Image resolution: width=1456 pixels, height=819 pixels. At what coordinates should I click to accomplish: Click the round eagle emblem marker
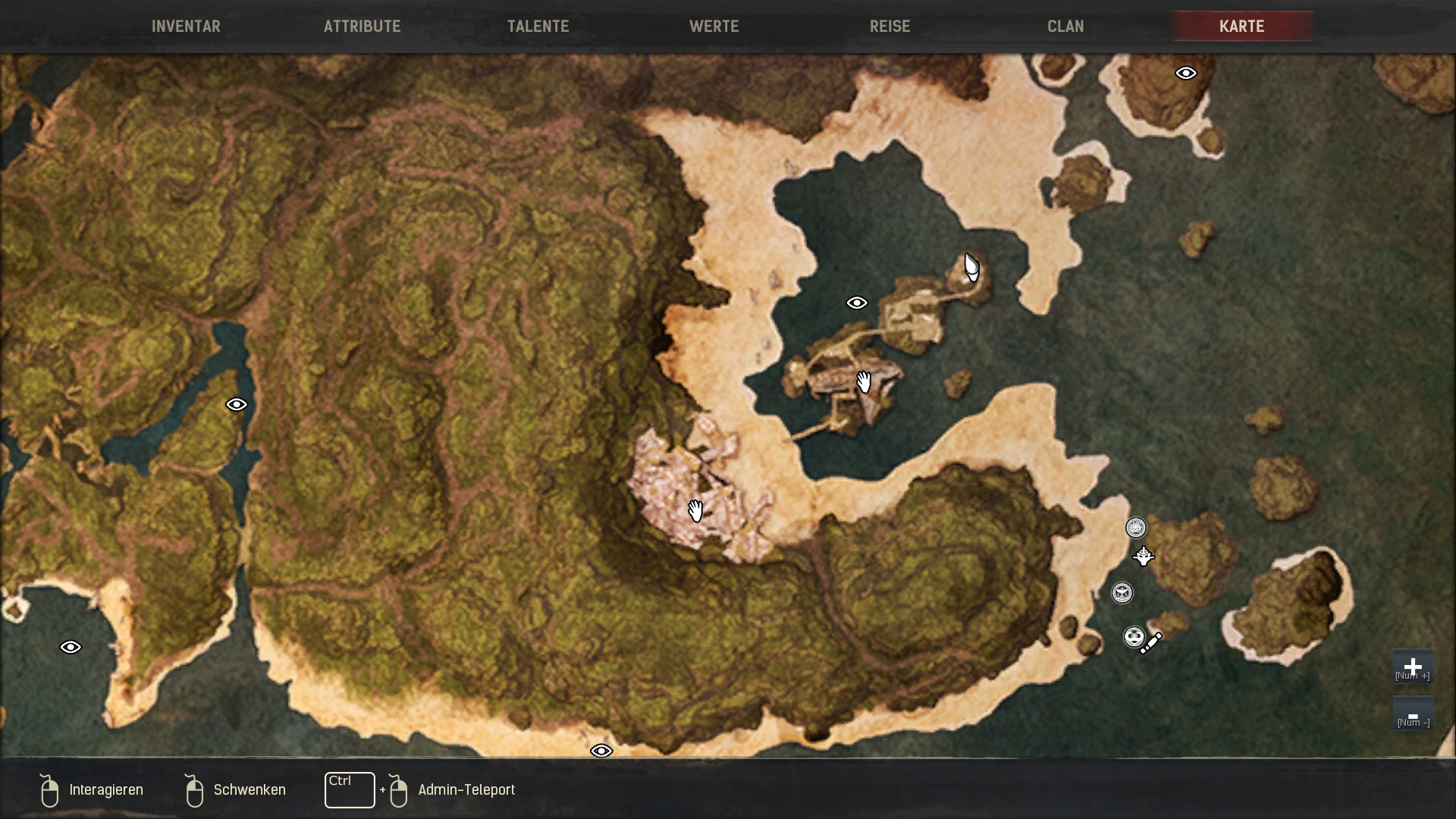[x=1122, y=593]
